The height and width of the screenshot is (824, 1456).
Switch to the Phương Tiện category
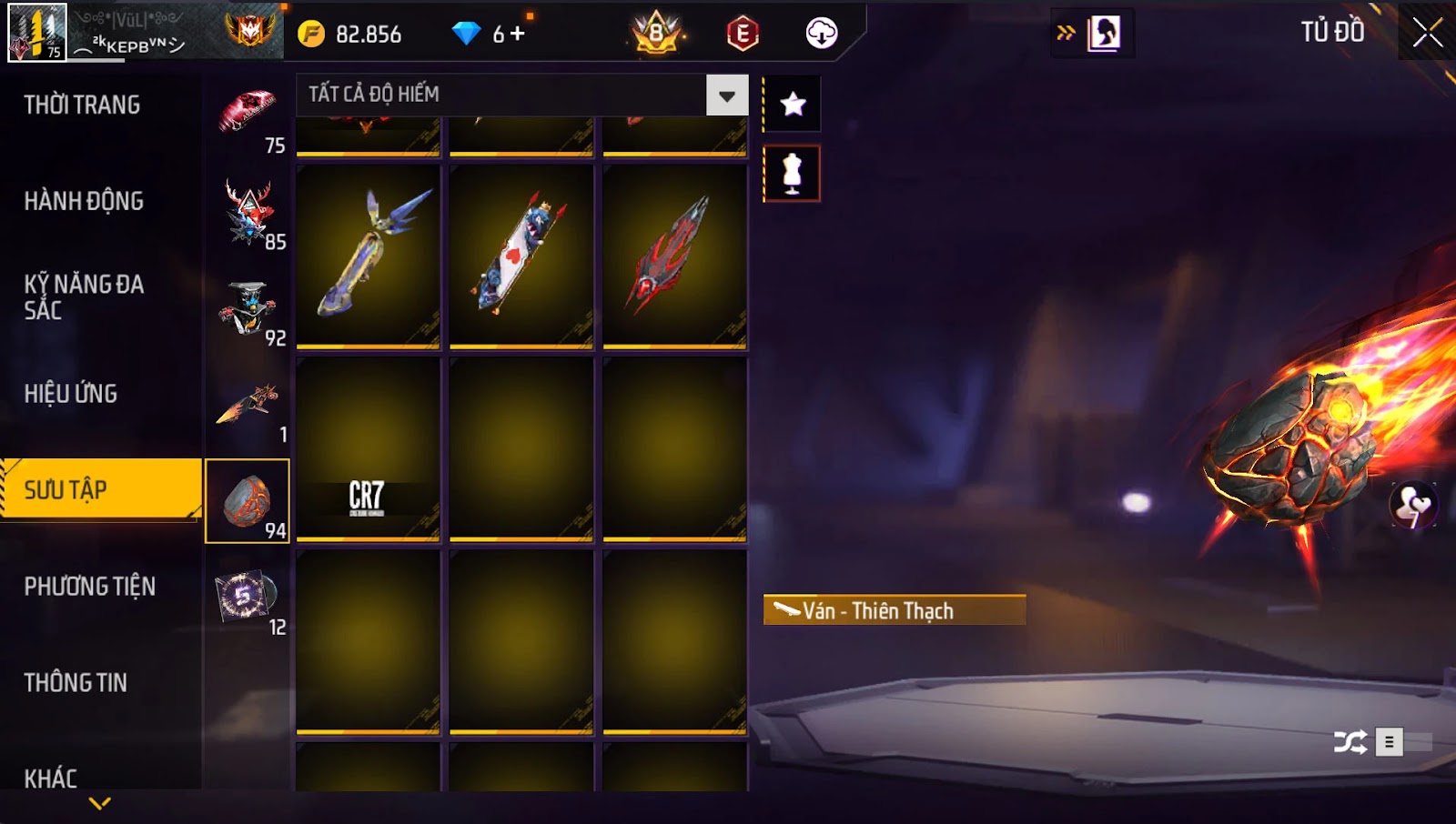pos(89,587)
